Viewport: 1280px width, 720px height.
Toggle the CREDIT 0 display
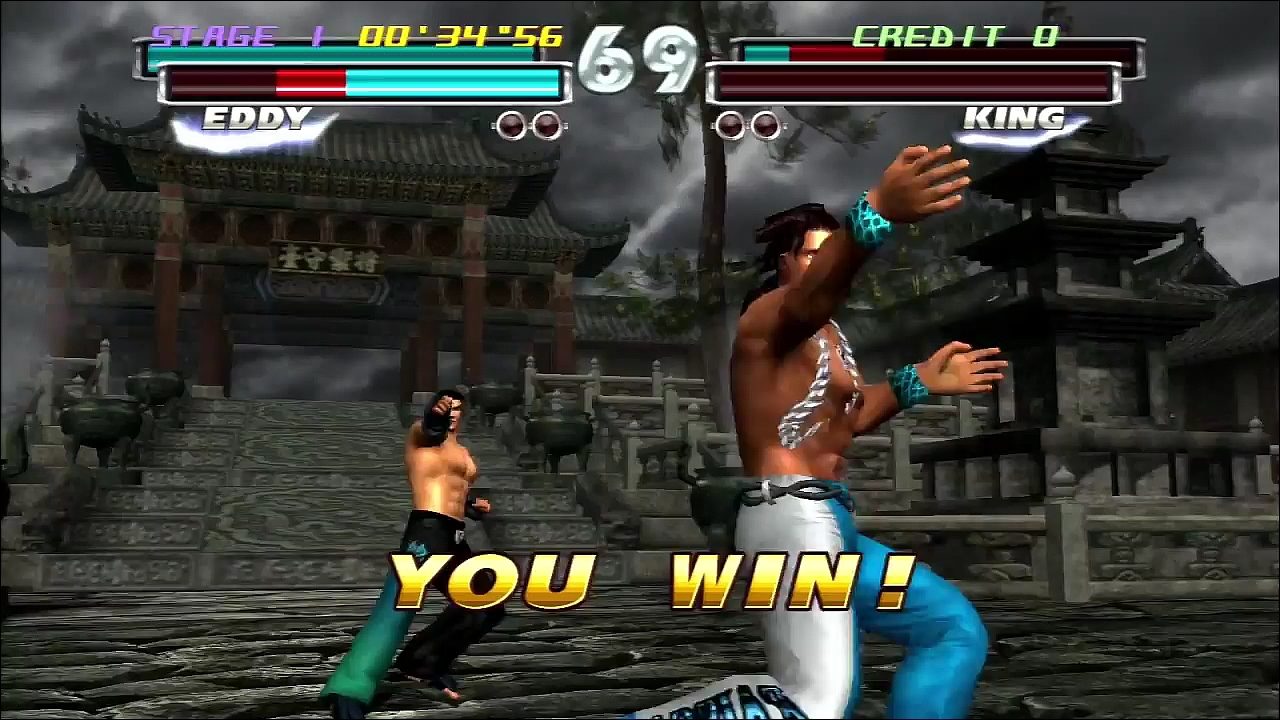click(x=955, y=35)
